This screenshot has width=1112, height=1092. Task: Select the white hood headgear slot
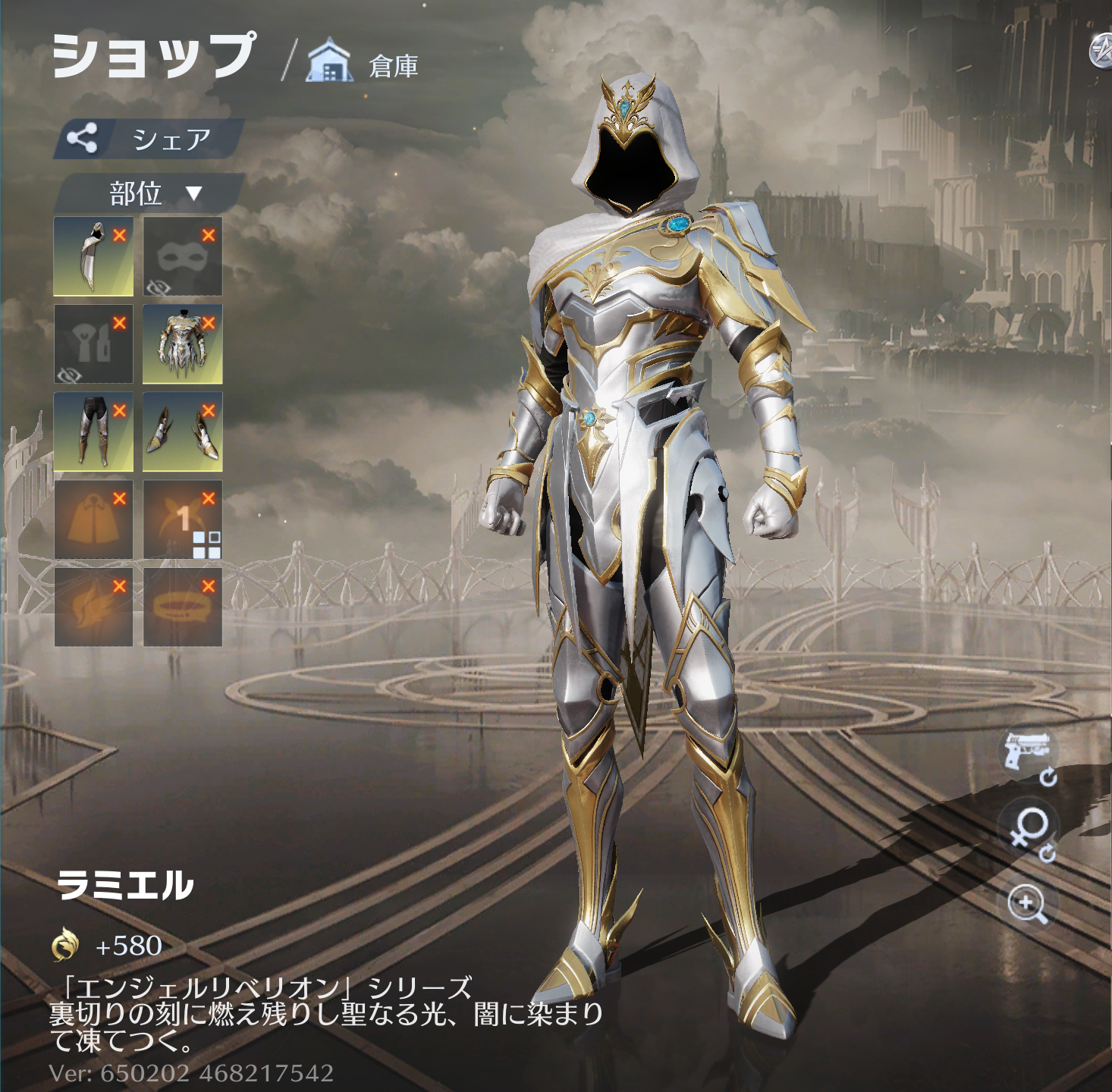[x=93, y=256]
